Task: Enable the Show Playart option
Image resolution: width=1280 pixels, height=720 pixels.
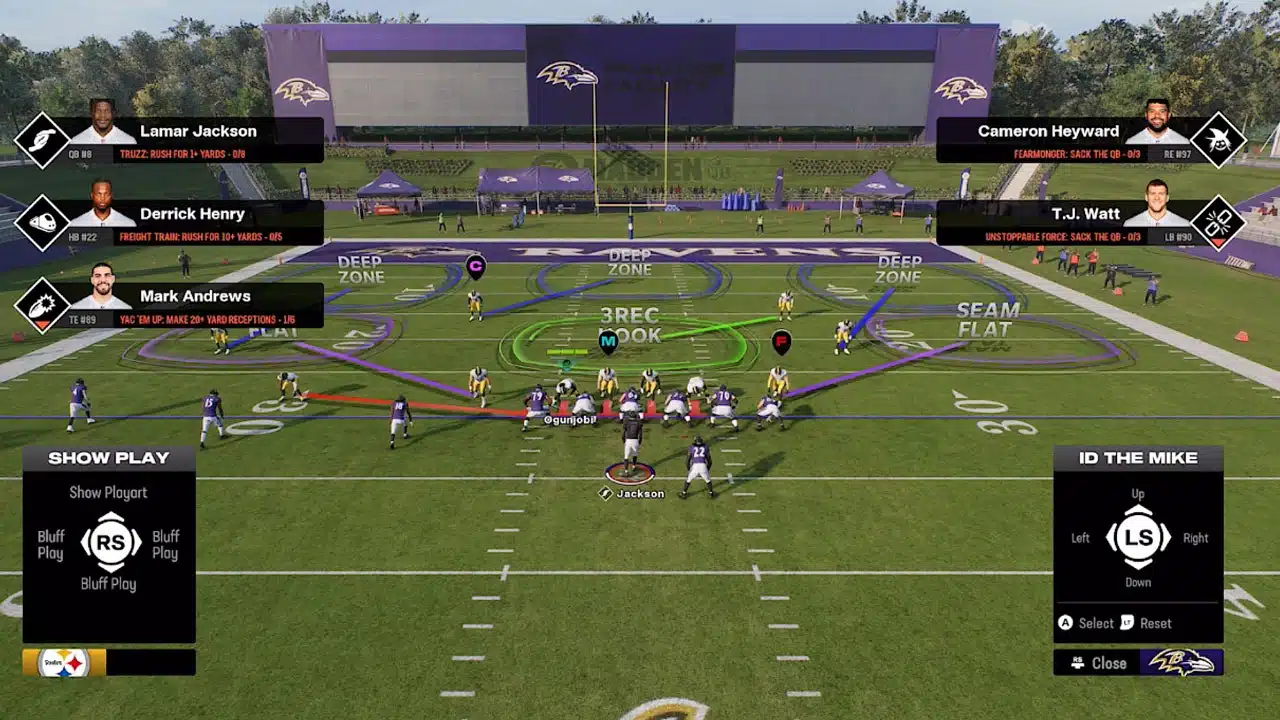Action: (108, 492)
